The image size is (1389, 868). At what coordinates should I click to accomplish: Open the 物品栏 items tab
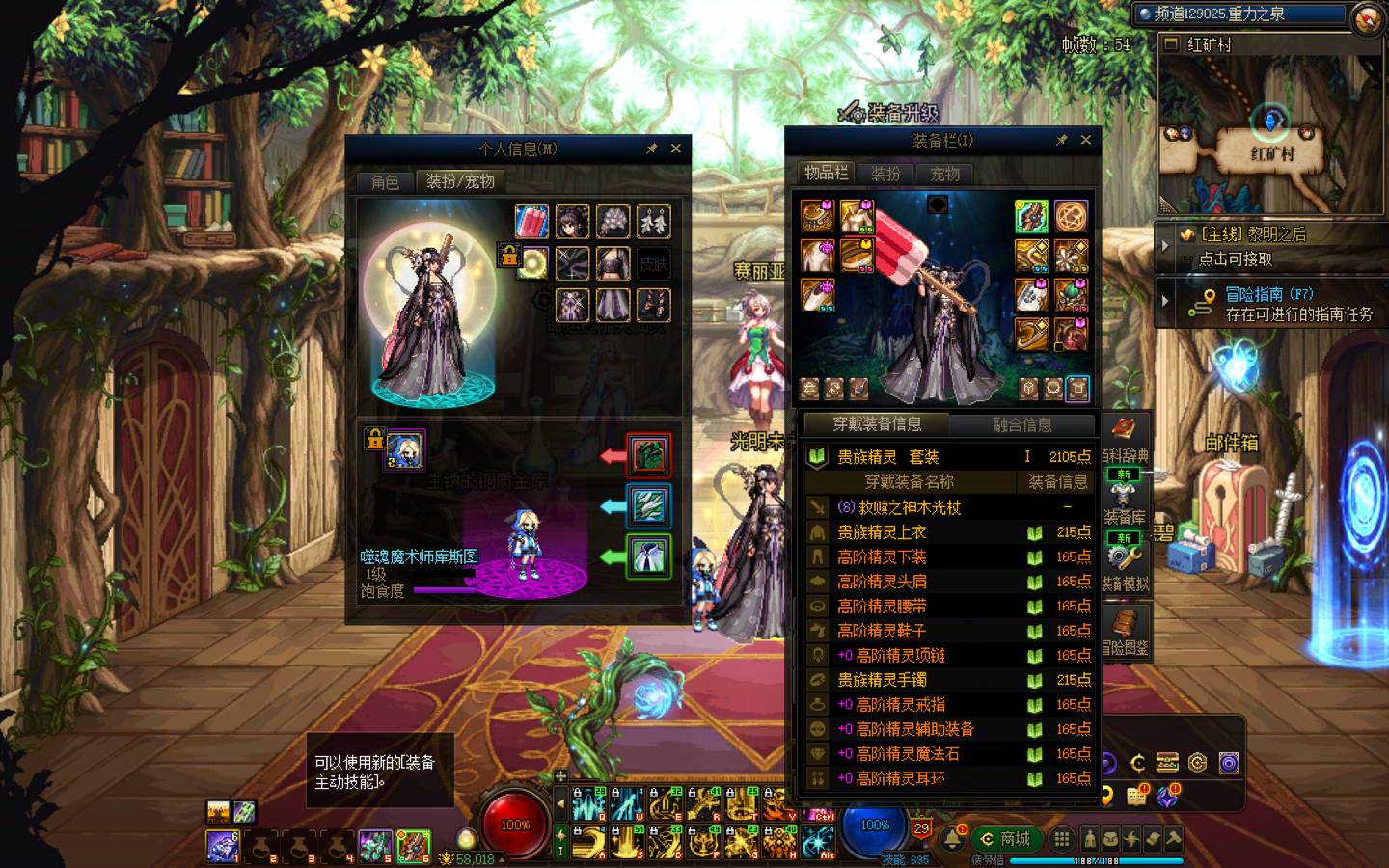[827, 173]
